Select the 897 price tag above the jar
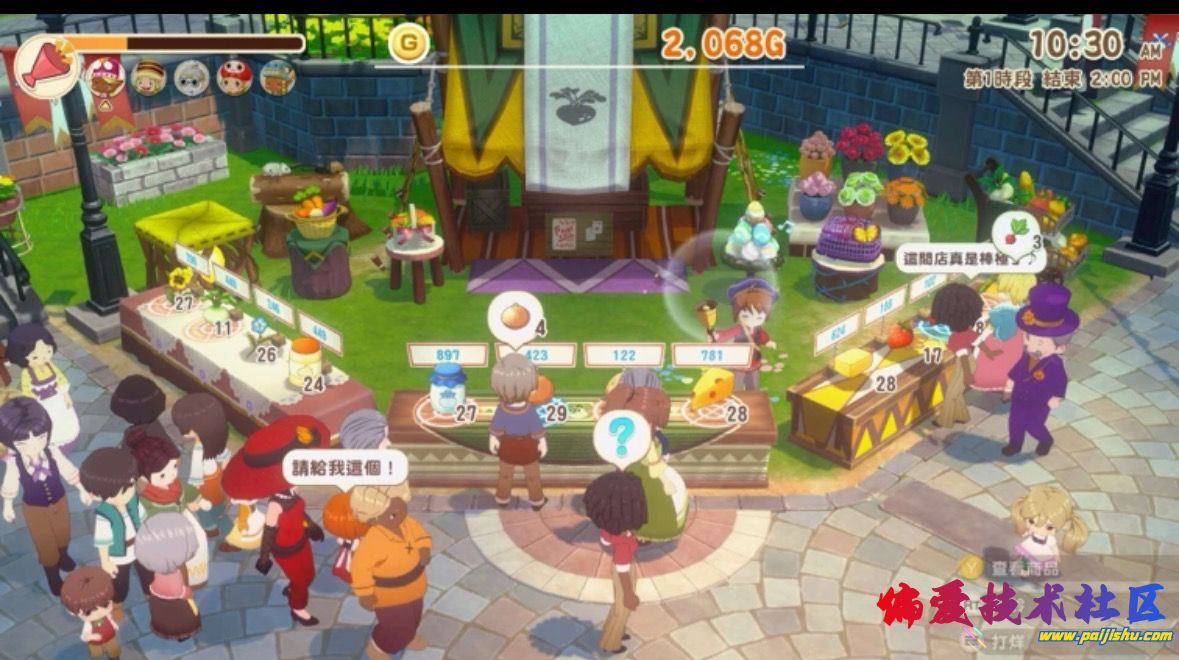Image resolution: width=1179 pixels, height=660 pixels. pyautogui.click(x=448, y=354)
